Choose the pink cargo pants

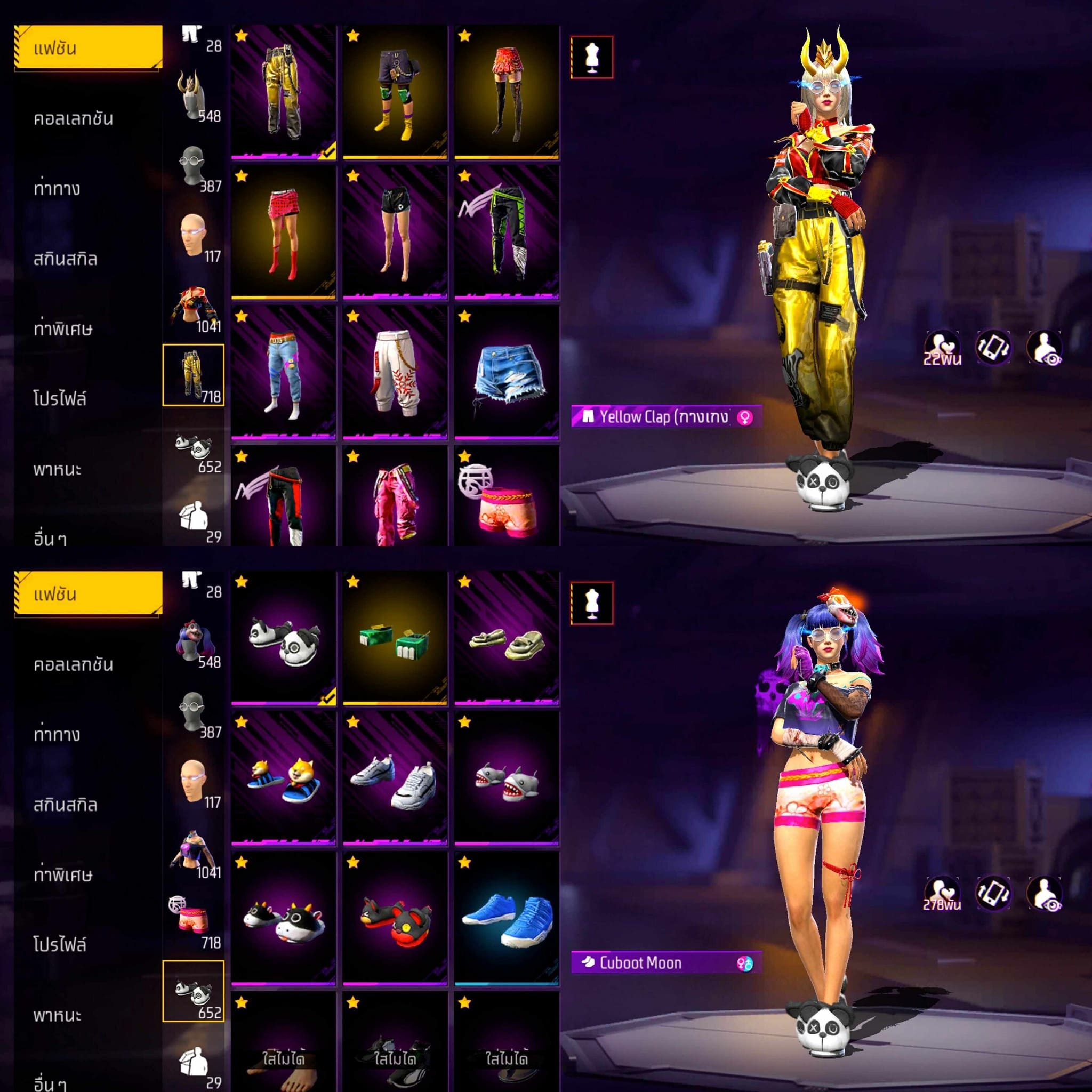coord(395,497)
